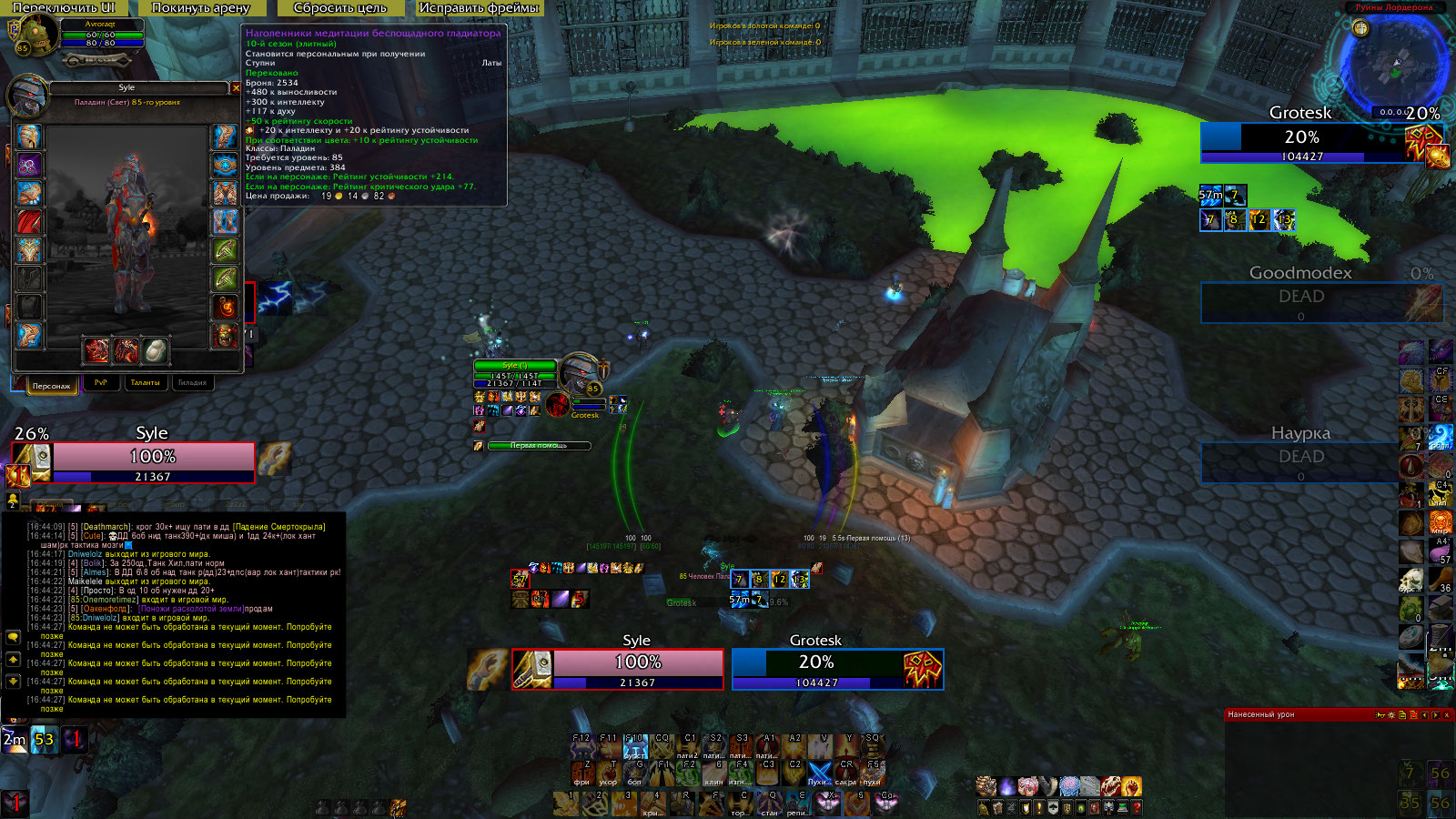The height and width of the screenshot is (819, 1456).
Task: Click the "Исправить фреймы" button
Action: coord(479,8)
